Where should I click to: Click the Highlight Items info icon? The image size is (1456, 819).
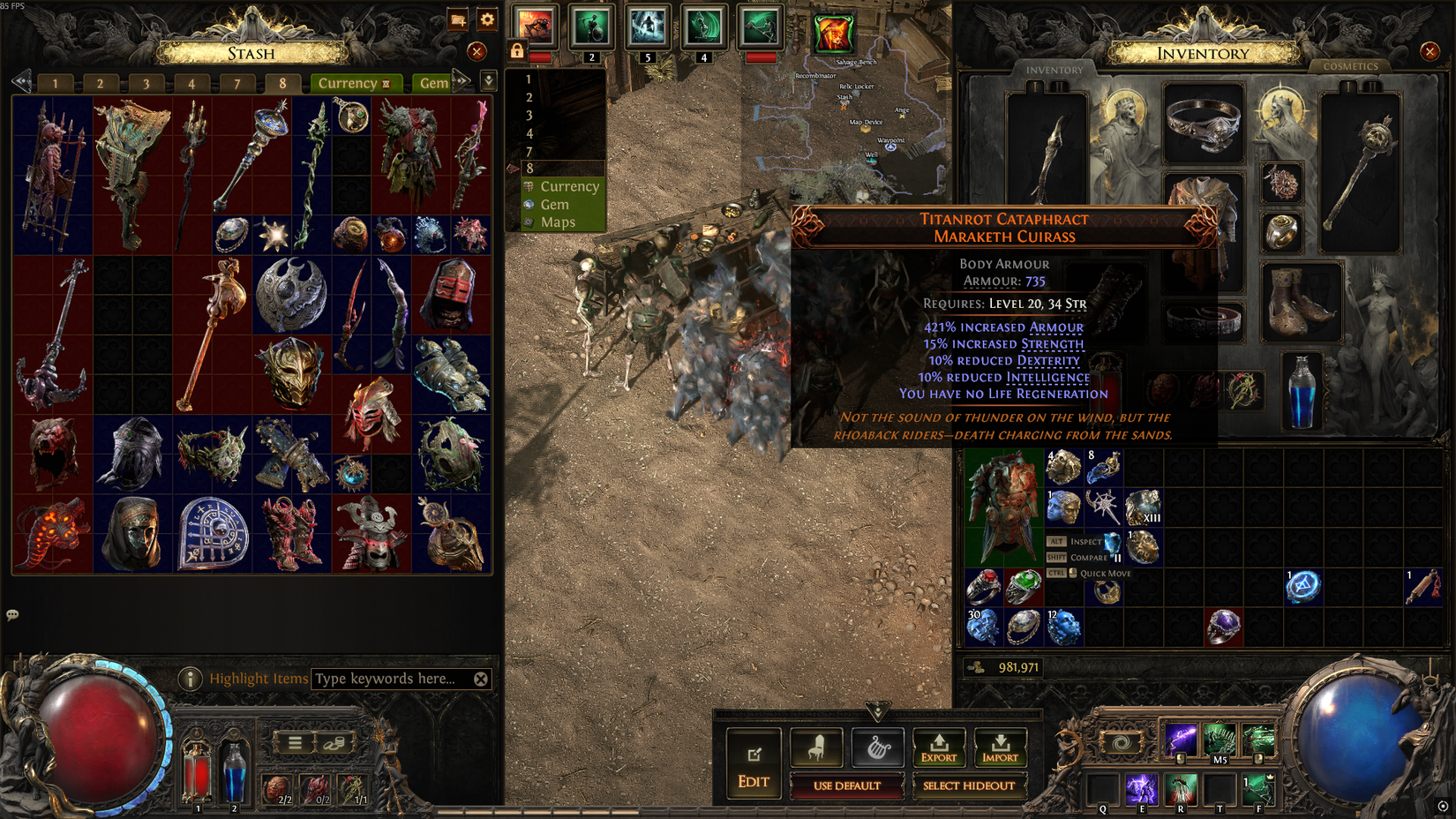pos(192,679)
